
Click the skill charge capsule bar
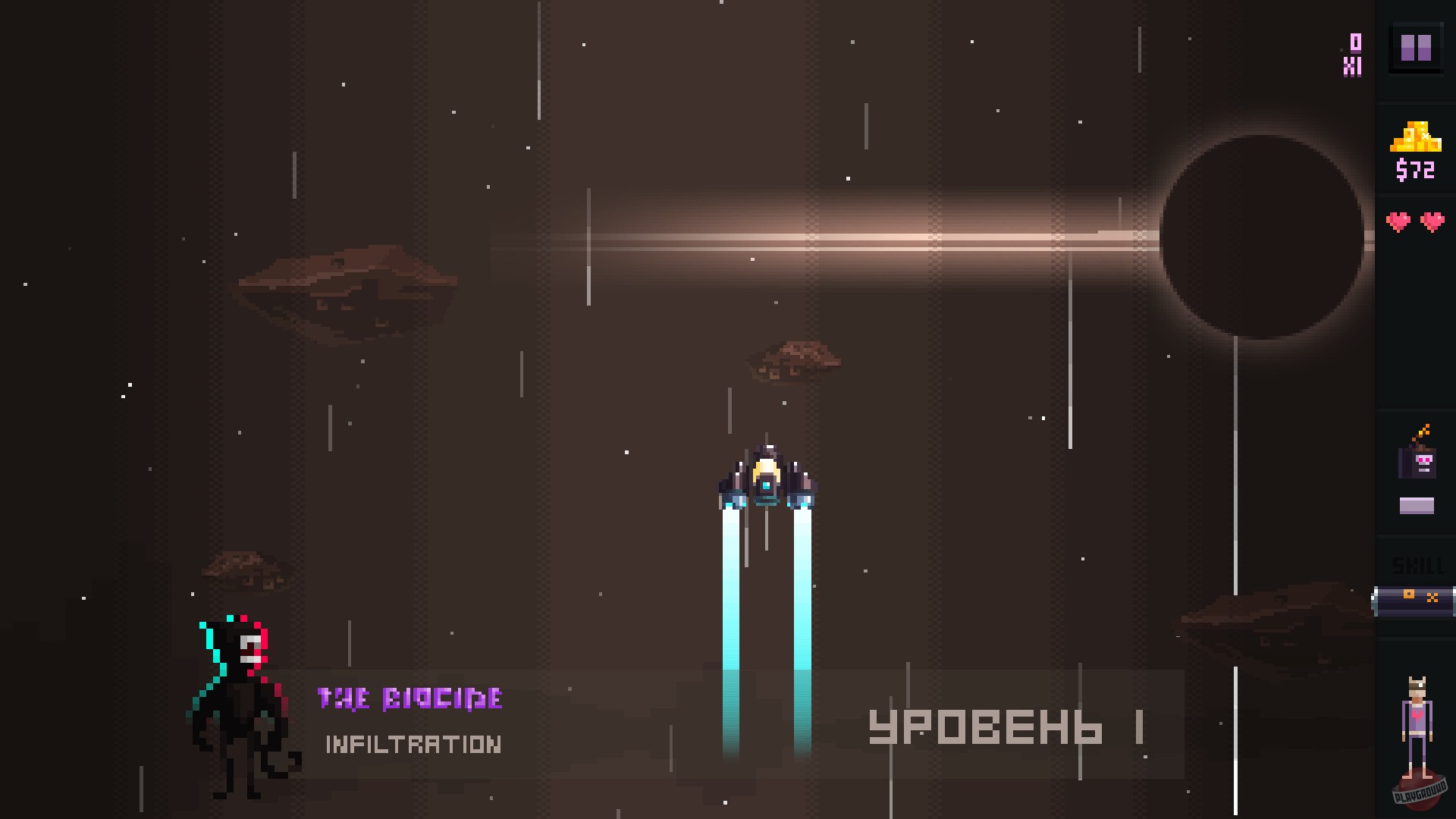click(x=1415, y=599)
